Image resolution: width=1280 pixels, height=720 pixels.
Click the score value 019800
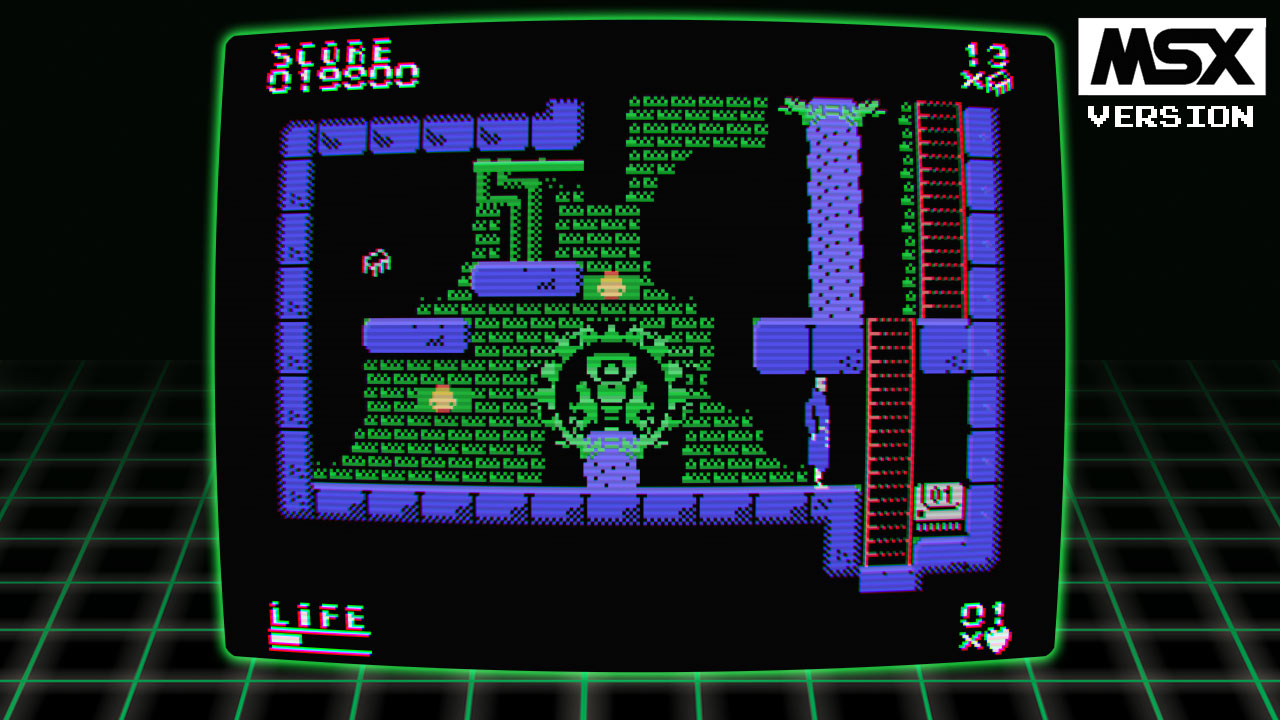point(340,75)
